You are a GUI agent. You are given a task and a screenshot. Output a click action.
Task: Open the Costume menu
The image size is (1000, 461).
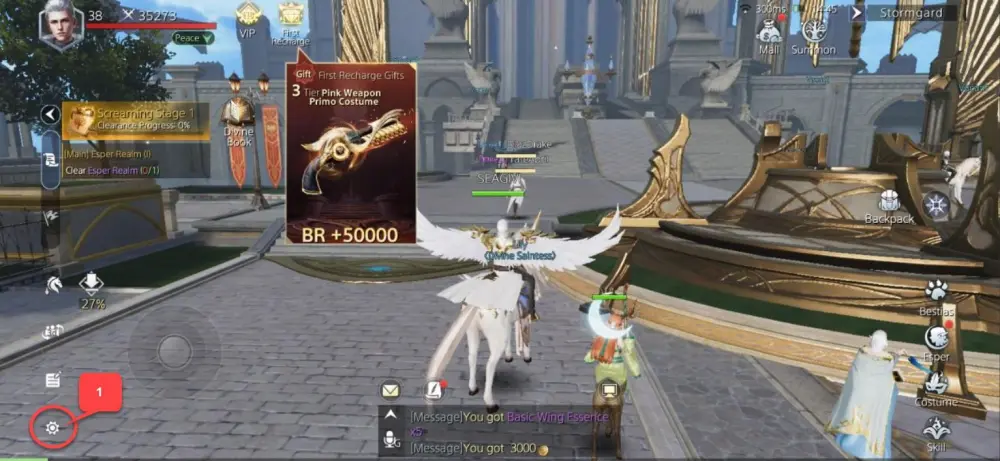(x=936, y=387)
